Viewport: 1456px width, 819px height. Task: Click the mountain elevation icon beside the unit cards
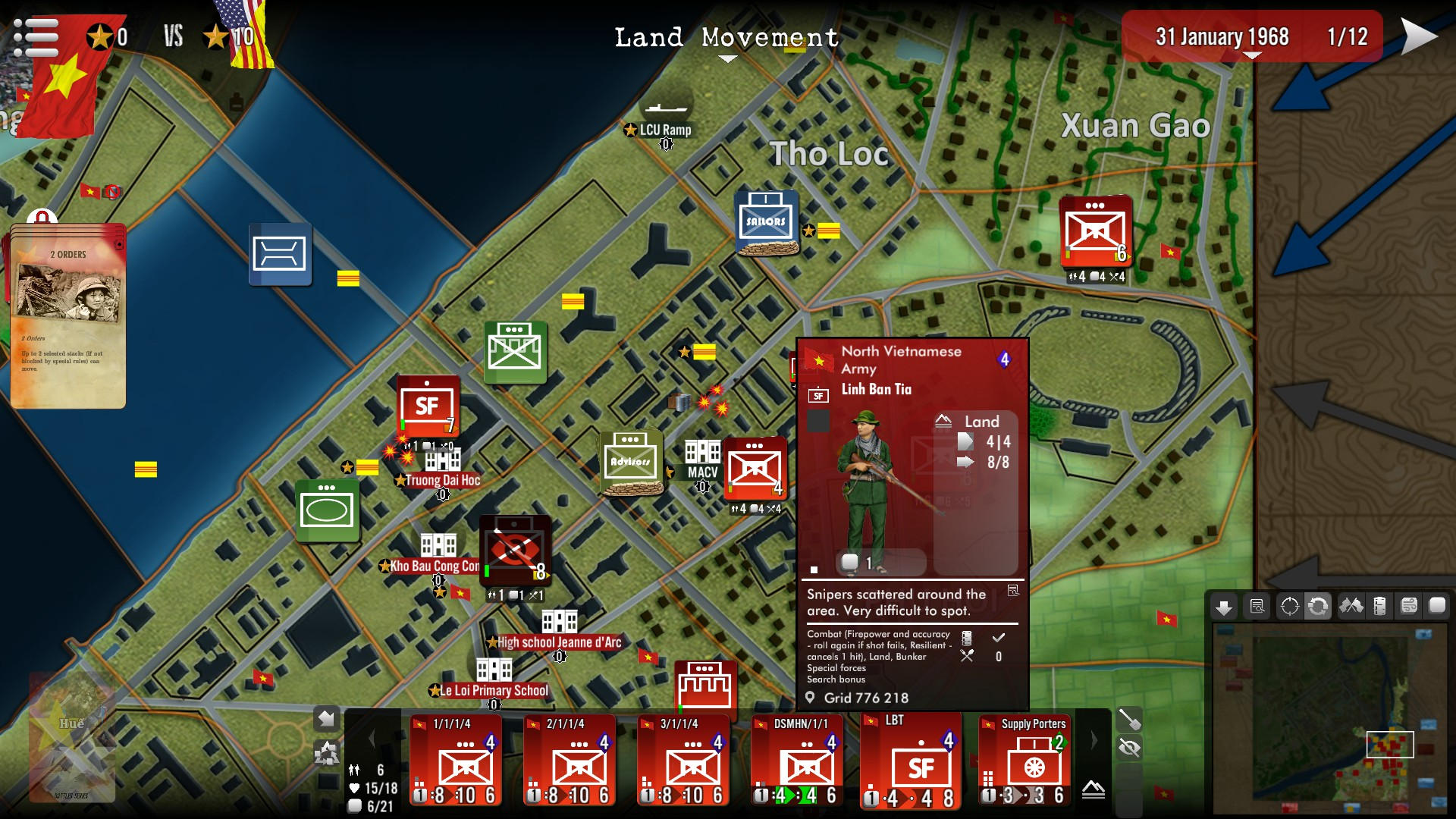1092,789
